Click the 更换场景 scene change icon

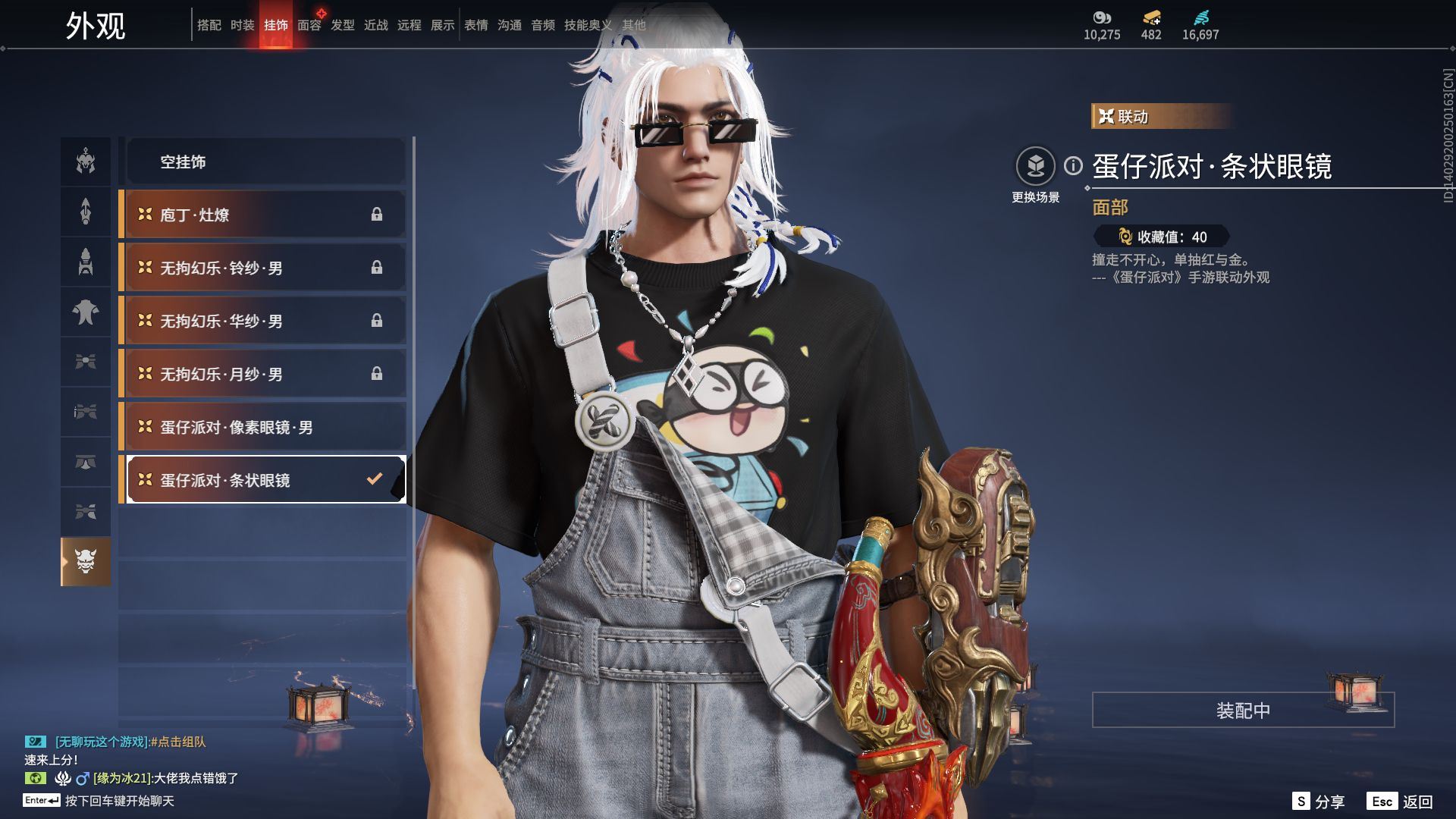[1035, 166]
